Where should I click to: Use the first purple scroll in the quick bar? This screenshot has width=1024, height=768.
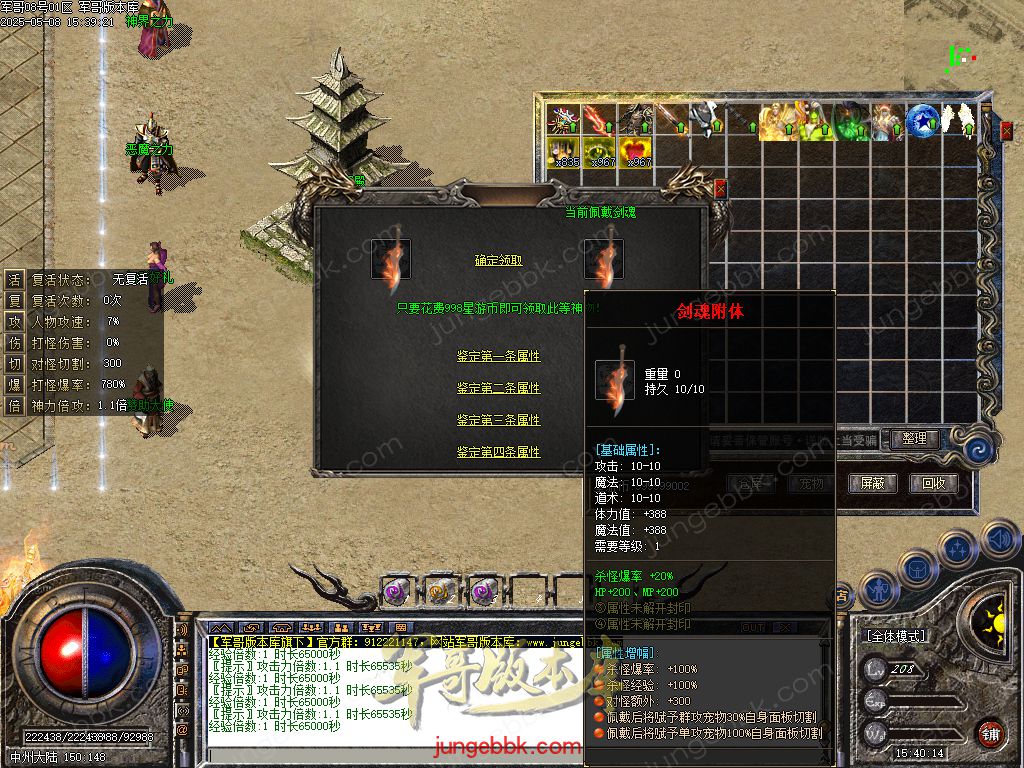[x=395, y=592]
